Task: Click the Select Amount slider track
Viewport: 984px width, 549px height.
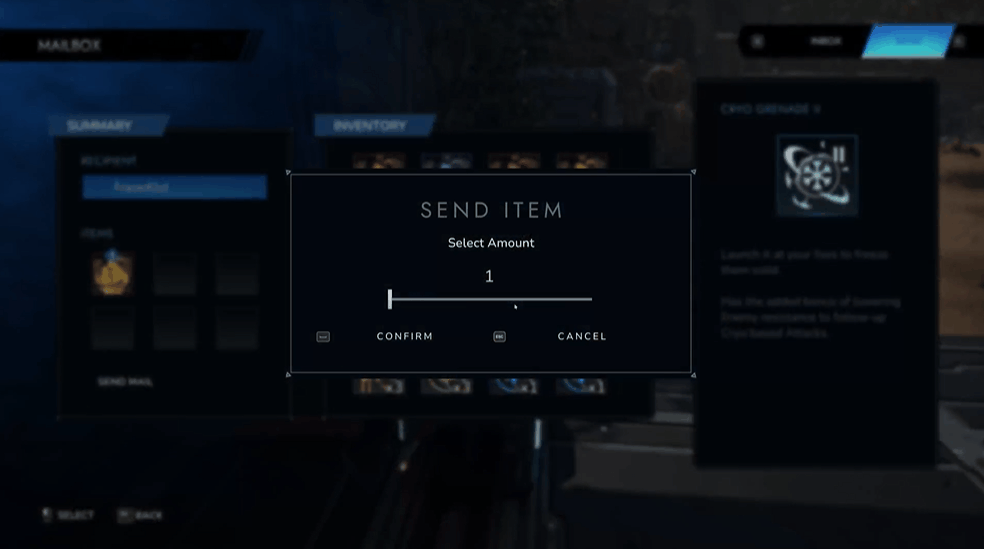Action: (x=490, y=299)
